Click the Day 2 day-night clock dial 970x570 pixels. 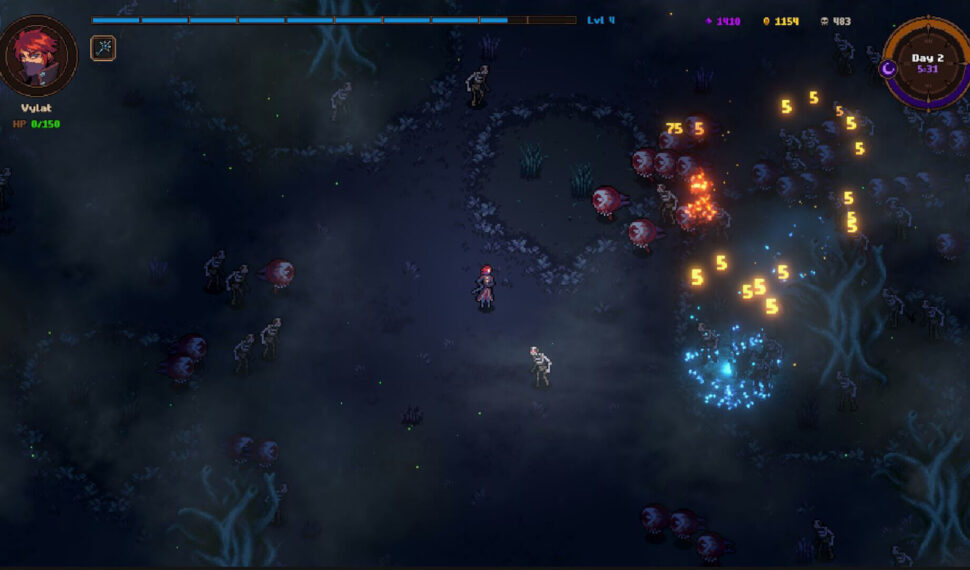927,62
